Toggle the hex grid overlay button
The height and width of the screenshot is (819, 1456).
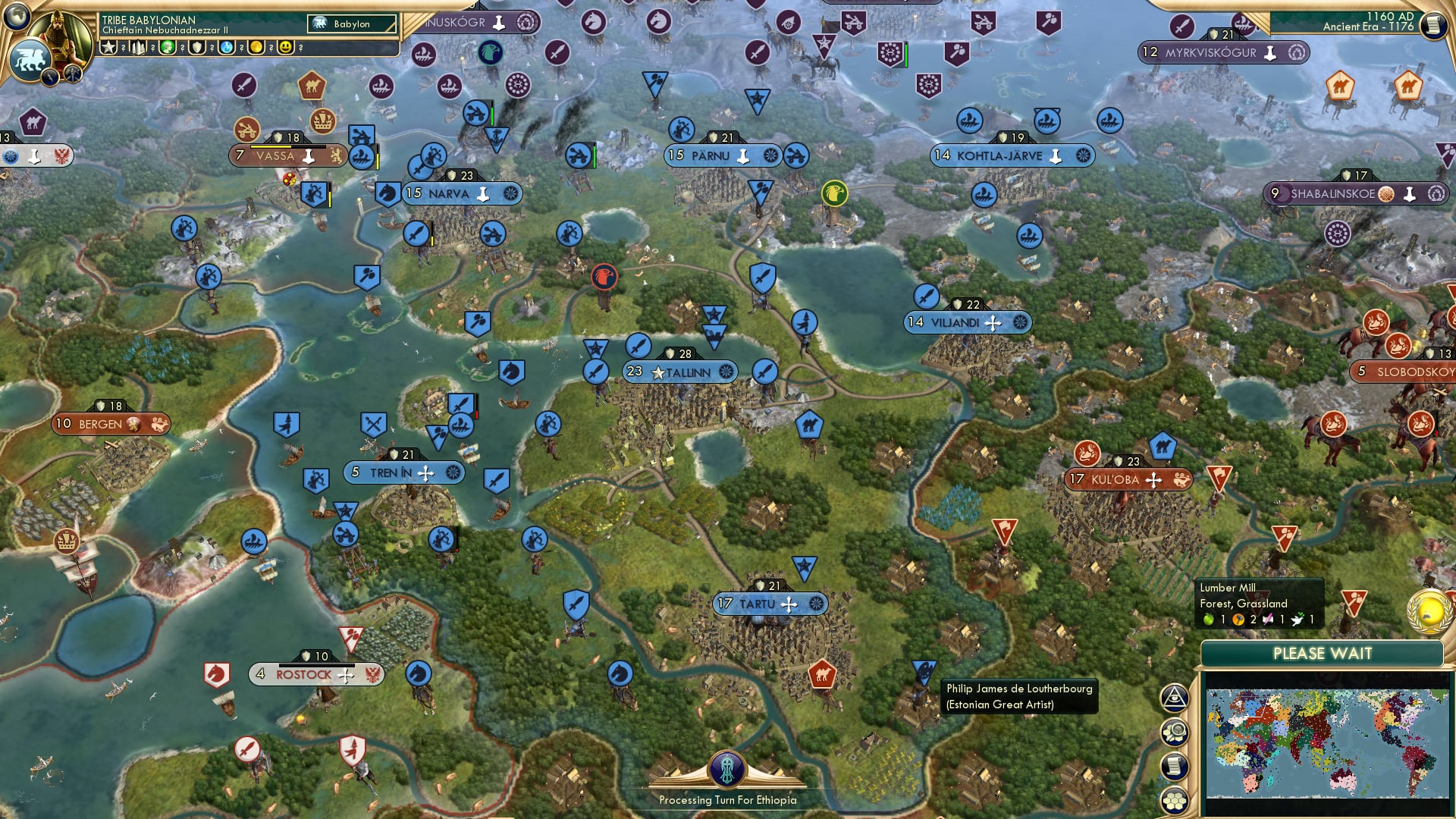[1174, 799]
